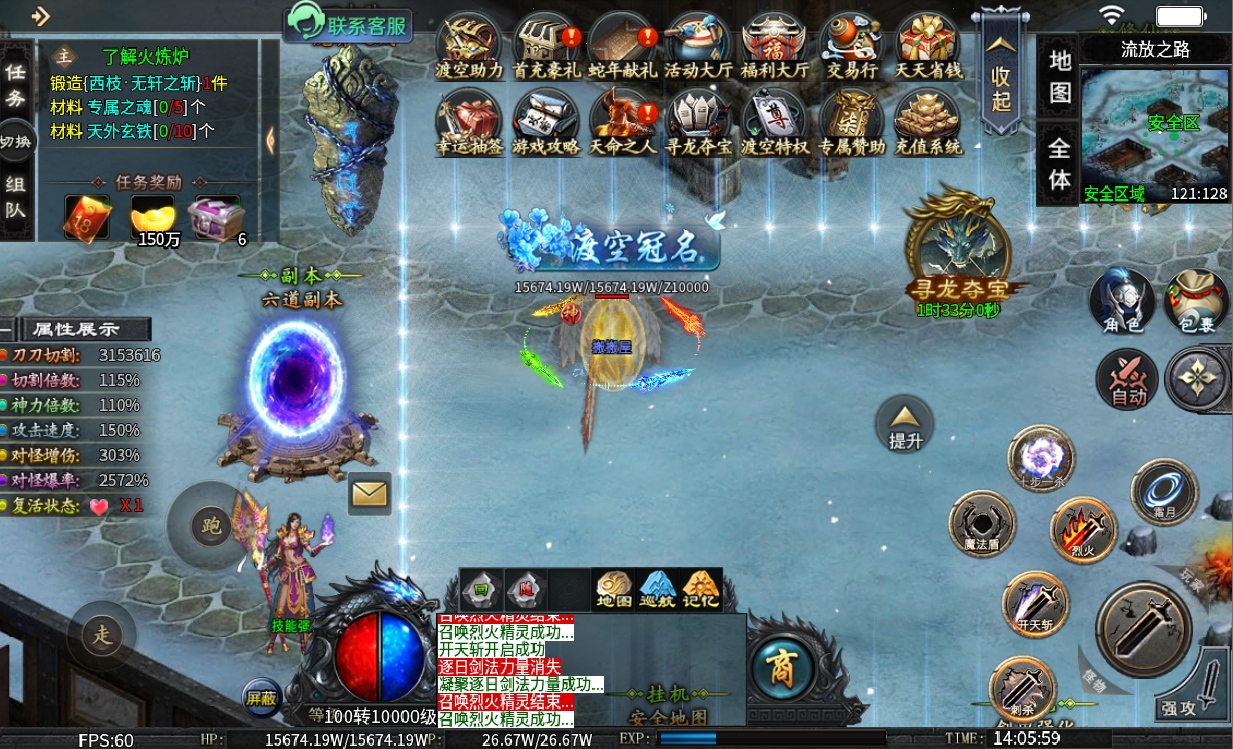Activate the 开天斩 skill
The width and height of the screenshot is (1233, 749).
click(1035, 604)
